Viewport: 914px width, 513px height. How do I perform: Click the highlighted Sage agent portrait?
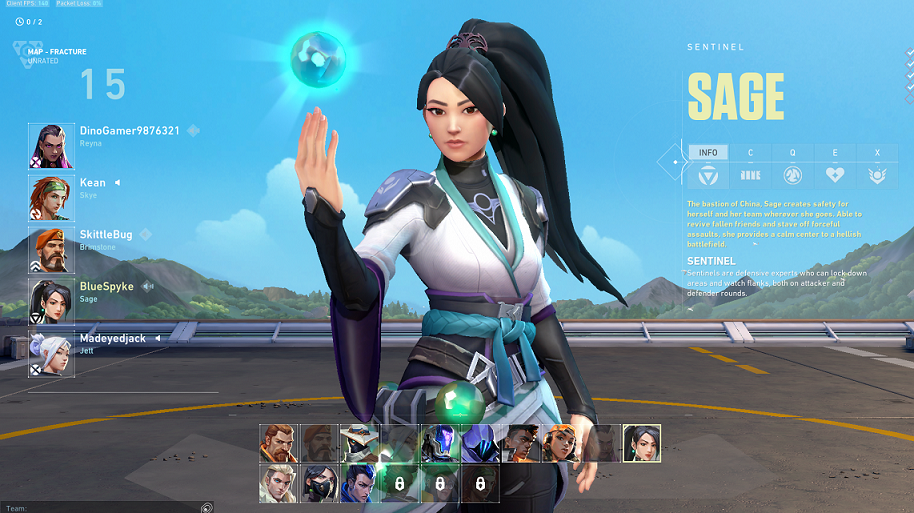coord(640,443)
